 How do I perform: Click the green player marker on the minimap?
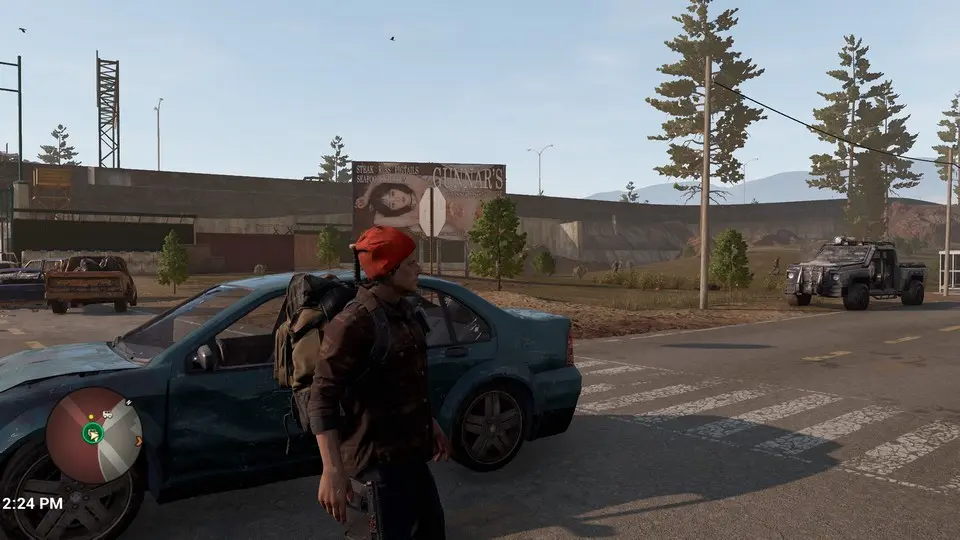[93, 433]
